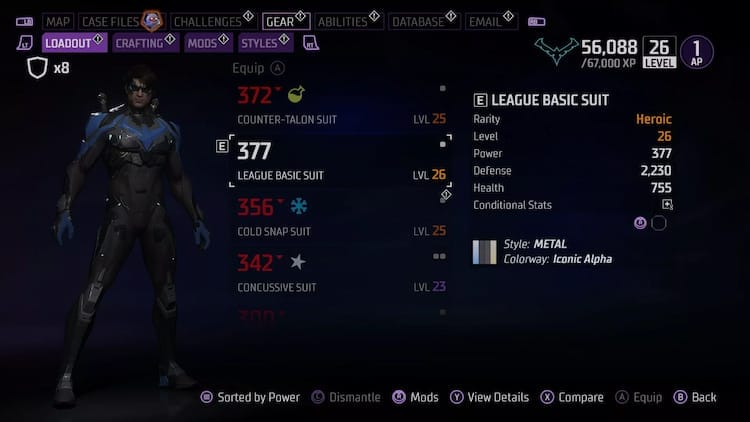Image resolution: width=750 pixels, height=422 pixels.
Task: Open the Map tab
Action: (x=58, y=21)
